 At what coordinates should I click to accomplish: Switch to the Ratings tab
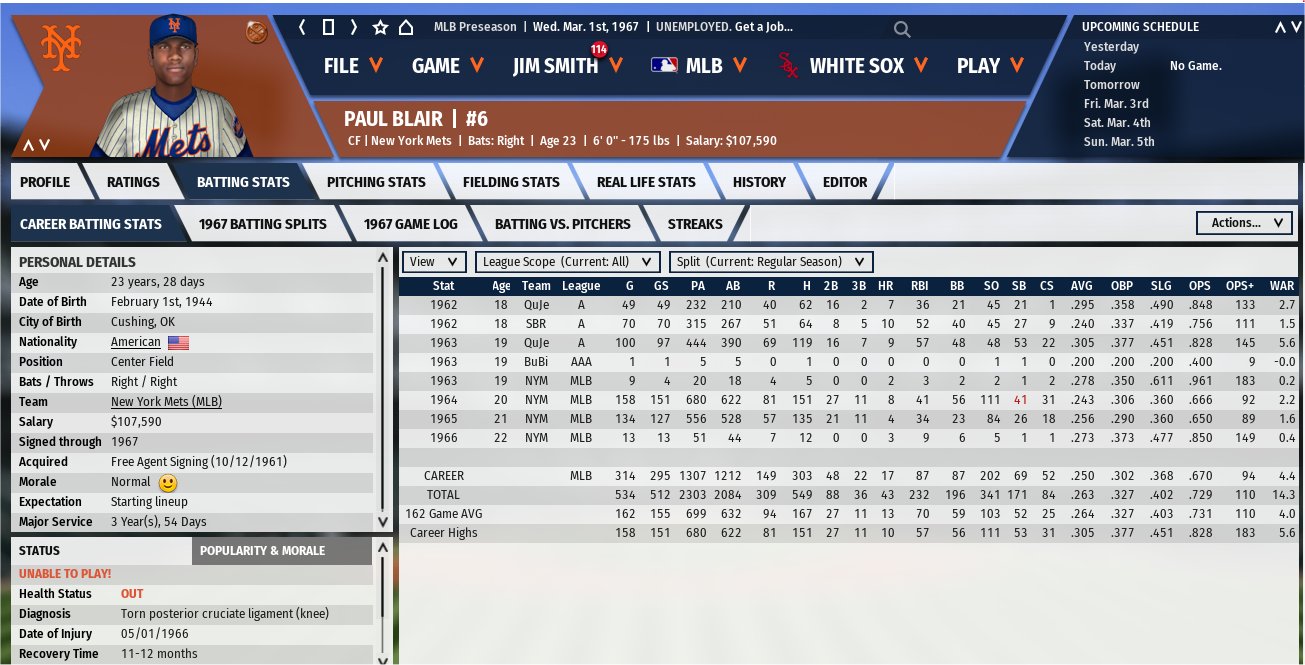pyautogui.click(x=133, y=182)
